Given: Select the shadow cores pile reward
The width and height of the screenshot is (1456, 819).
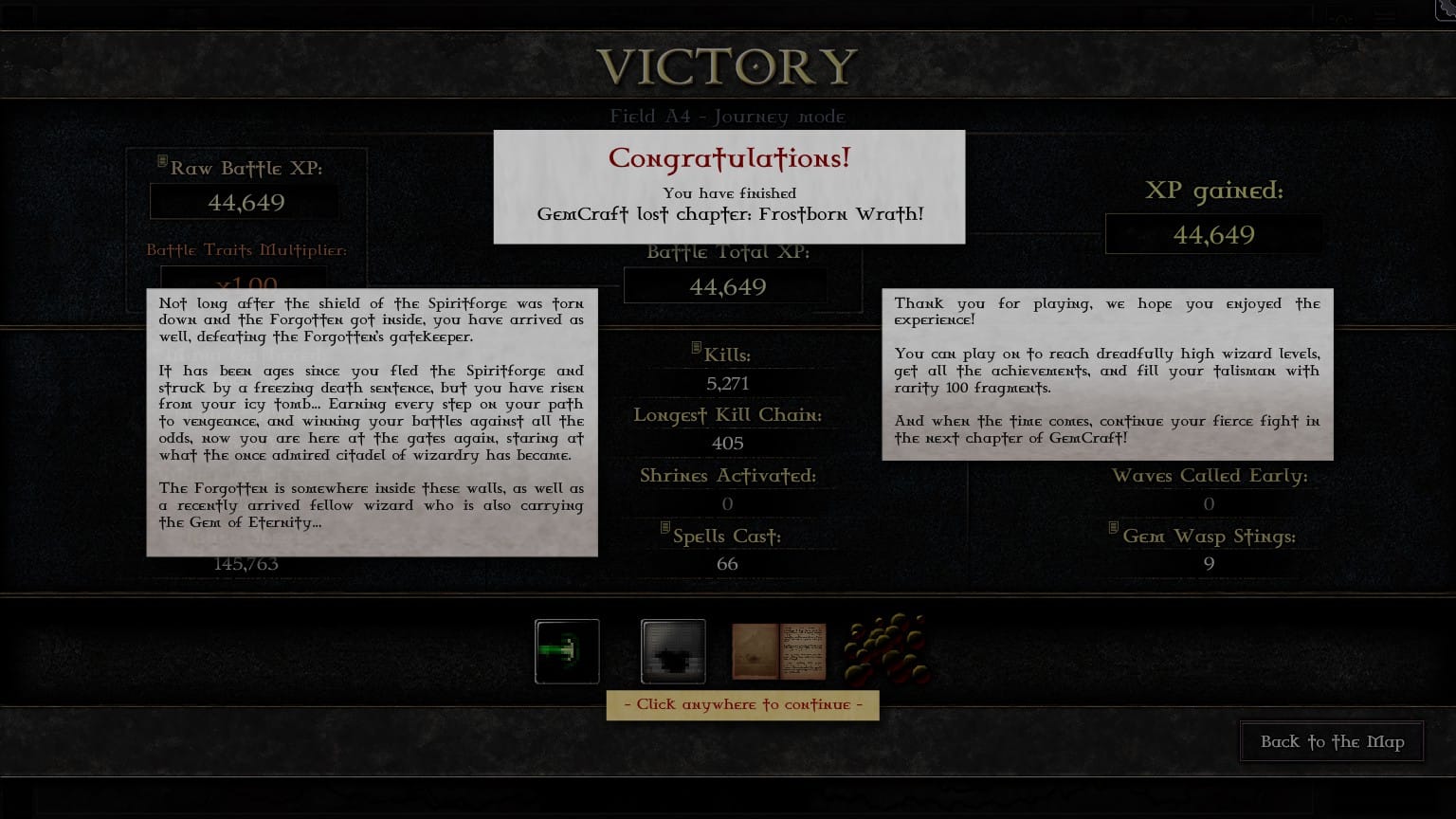Looking at the screenshot, I should point(886,650).
